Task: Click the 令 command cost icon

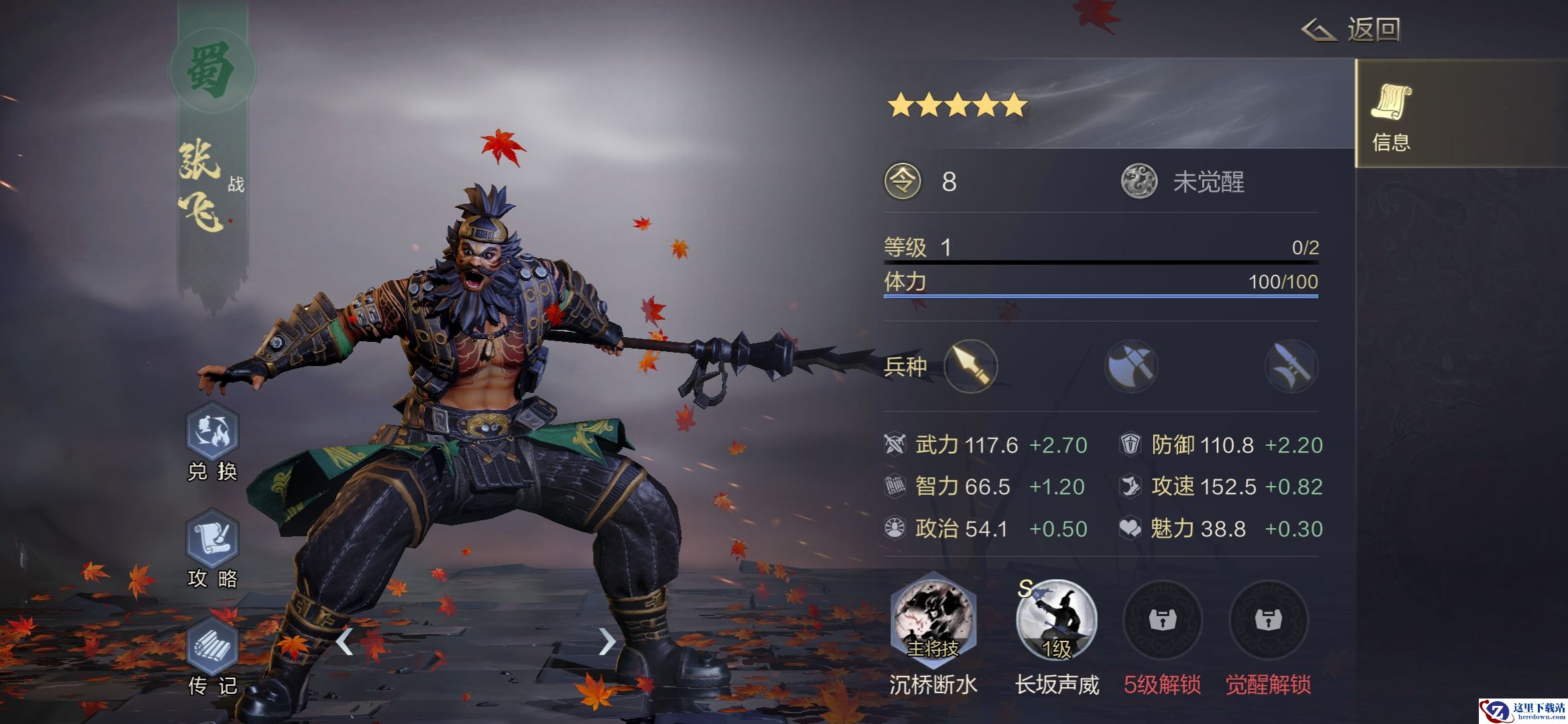Action: pyautogui.click(x=903, y=182)
